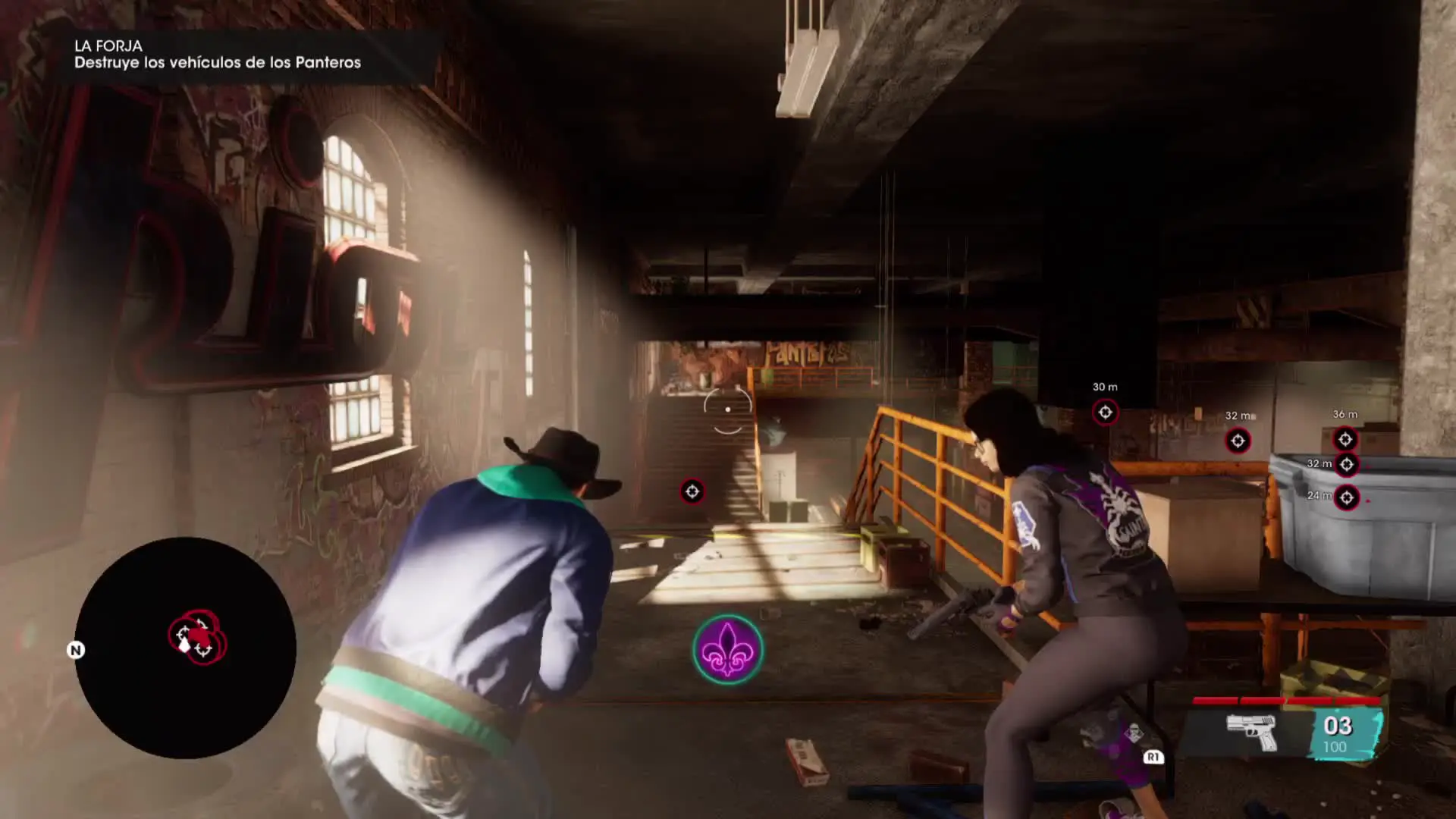Click the 24 m target marker
Image resolution: width=1456 pixels, height=819 pixels.
pos(1346,497)
